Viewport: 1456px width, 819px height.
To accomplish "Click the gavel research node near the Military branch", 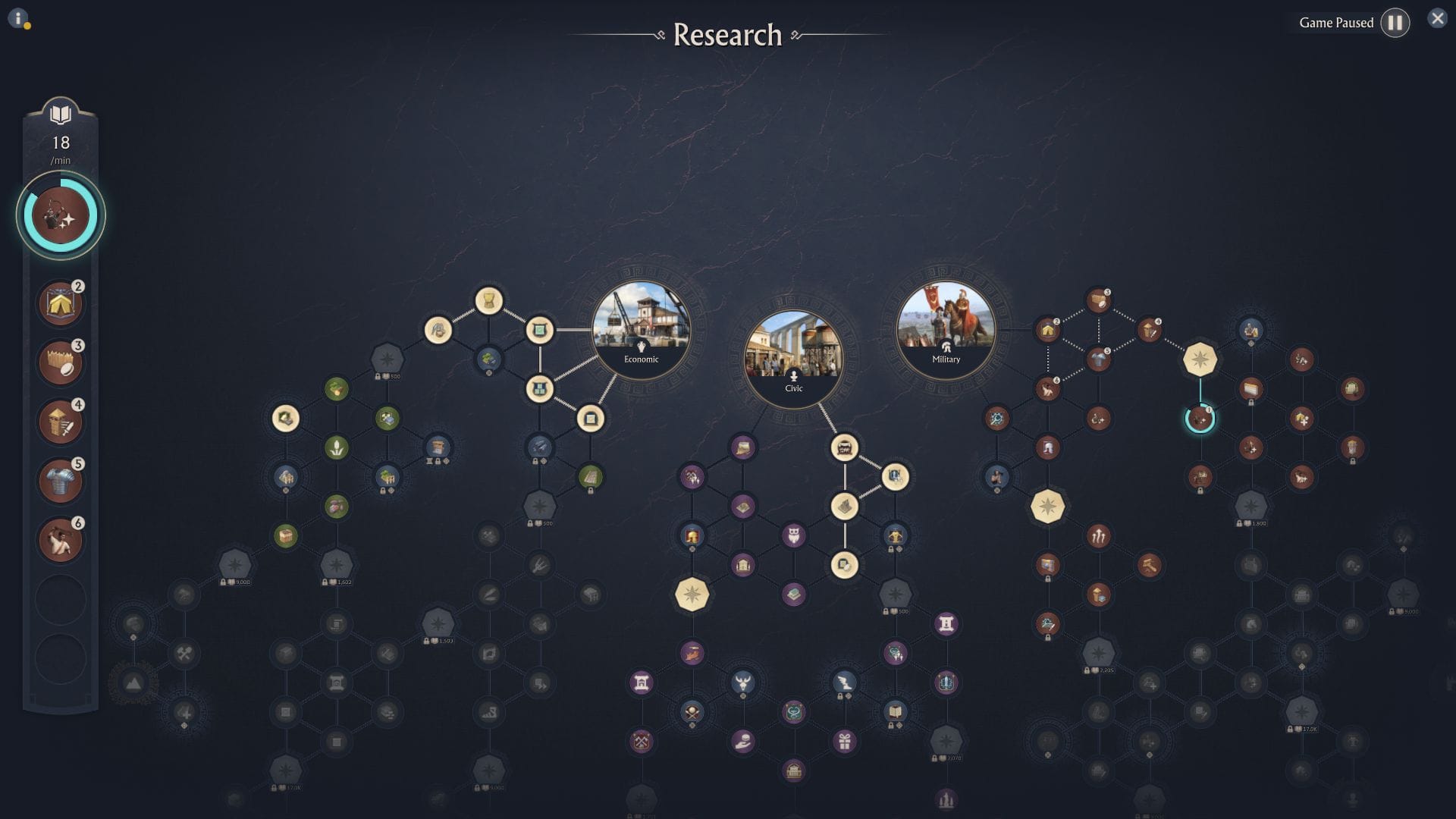I will coord(1150,563).
